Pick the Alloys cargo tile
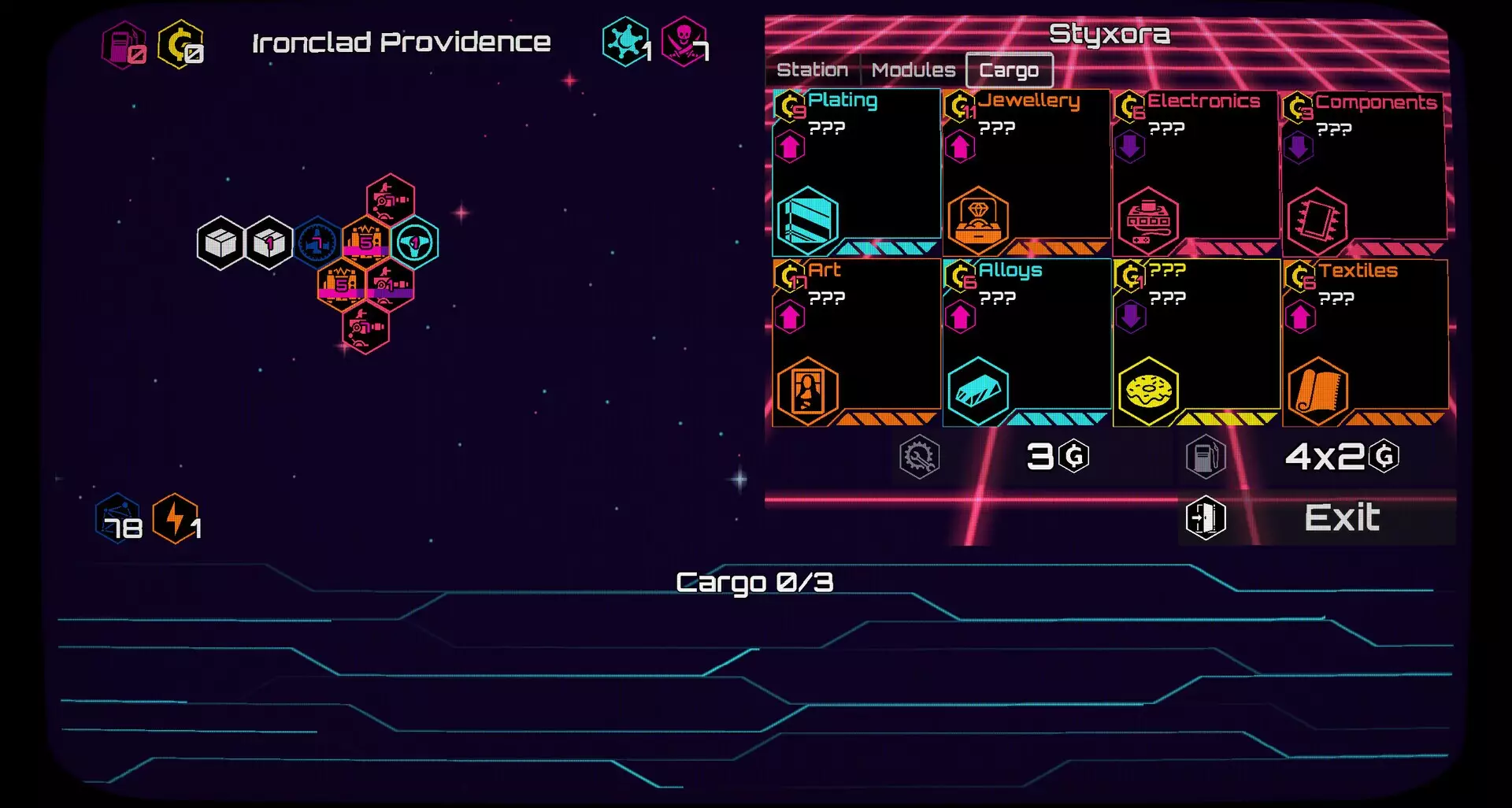1512x808 pixels. coord(1026,342)
